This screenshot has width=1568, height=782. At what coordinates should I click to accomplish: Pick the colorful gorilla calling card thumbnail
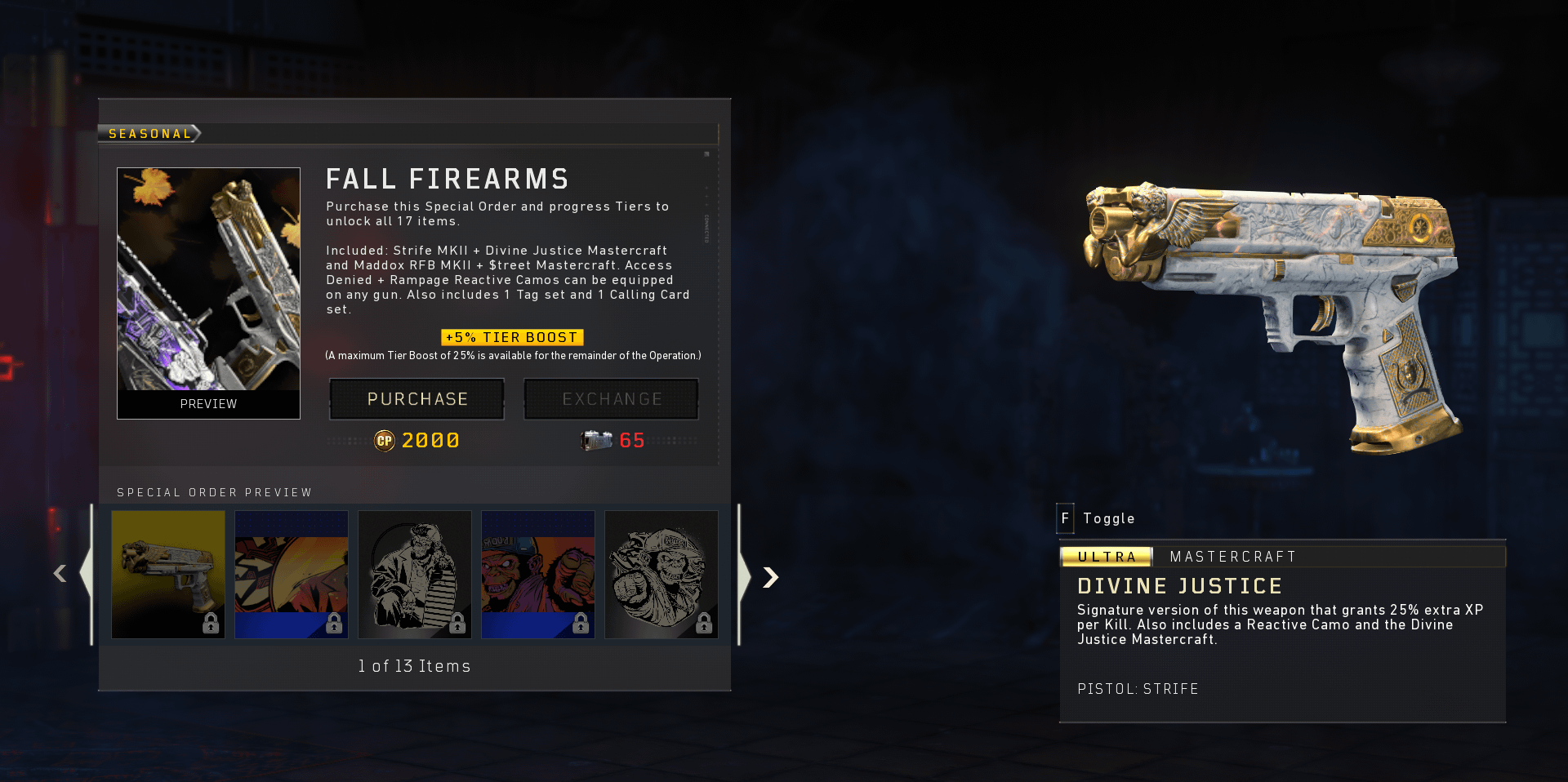click(x=538, y=574)
